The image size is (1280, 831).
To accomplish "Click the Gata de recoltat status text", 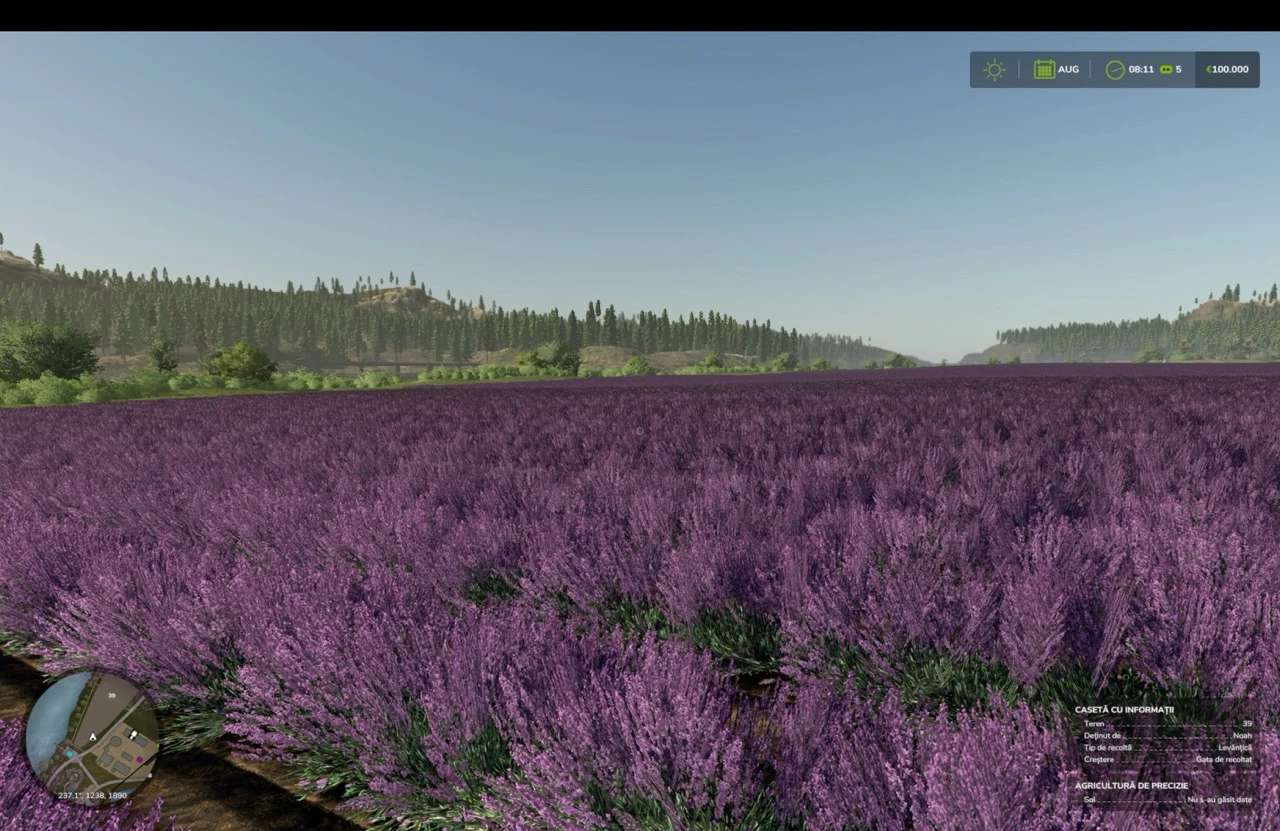I will click(1223, 760).
